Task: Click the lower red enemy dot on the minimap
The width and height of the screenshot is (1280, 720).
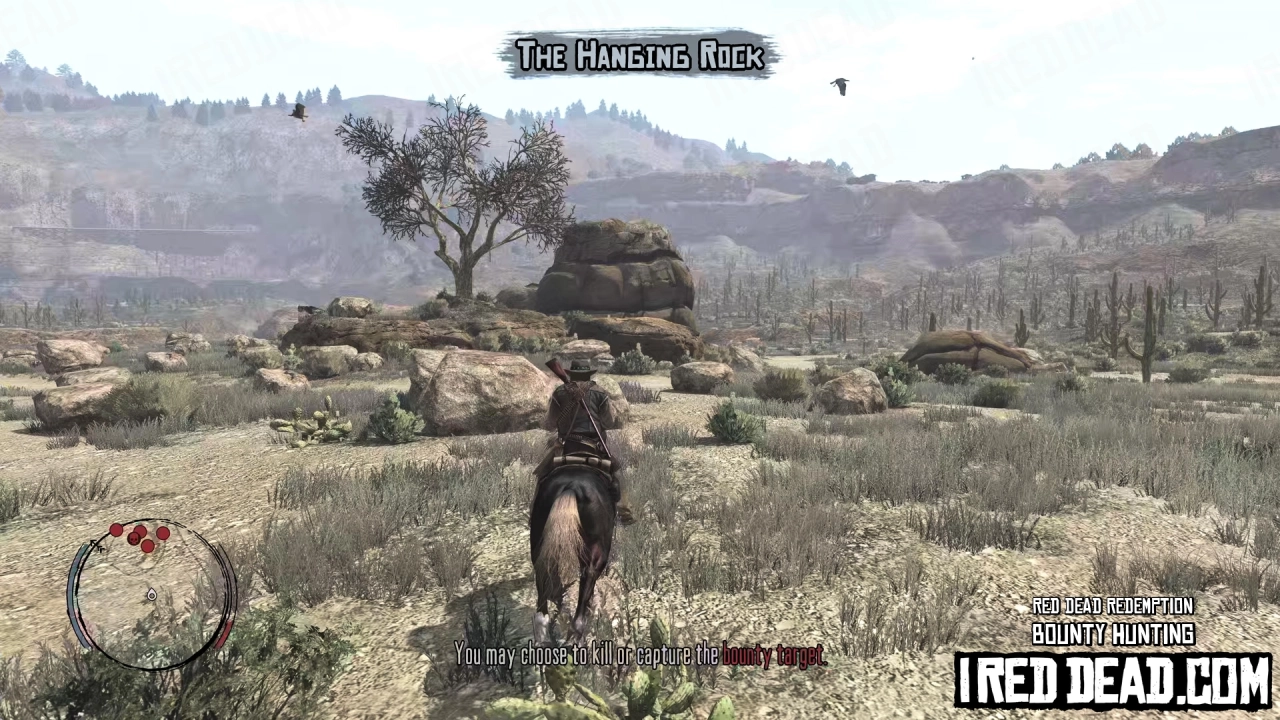Action: [x=148, y=546]
